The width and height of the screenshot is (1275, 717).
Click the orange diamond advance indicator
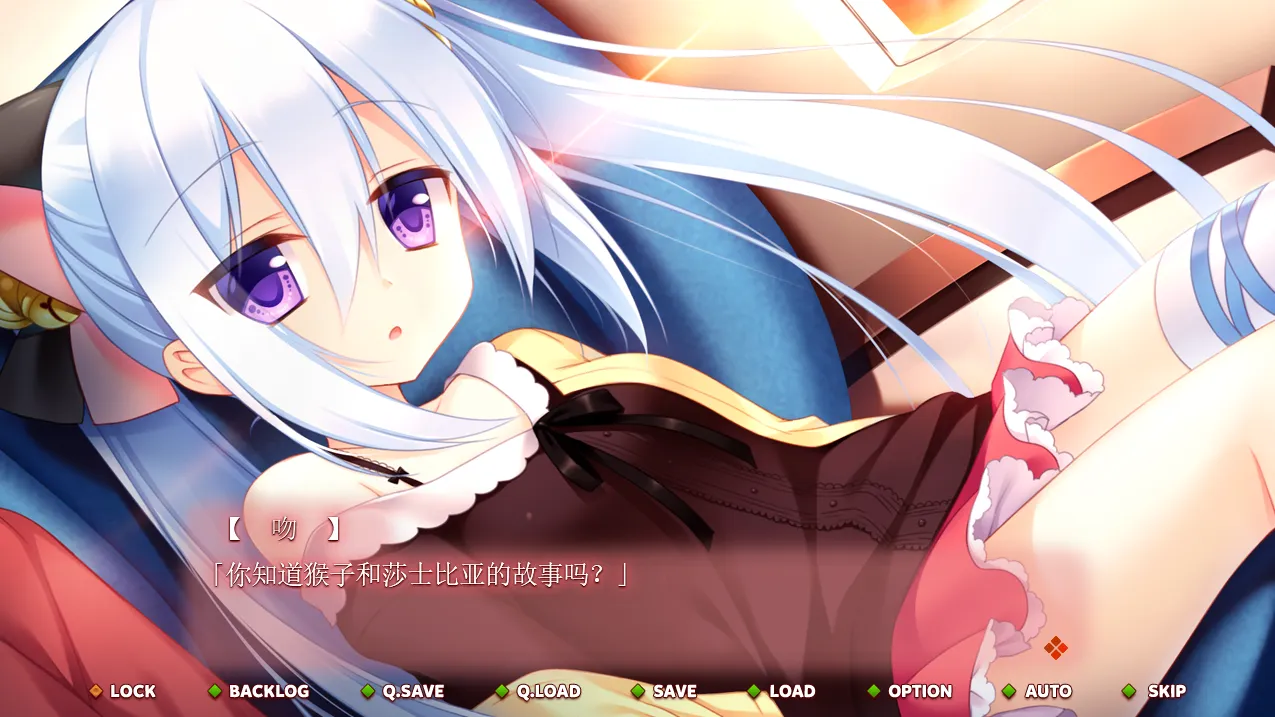(x=1056, y=648)
